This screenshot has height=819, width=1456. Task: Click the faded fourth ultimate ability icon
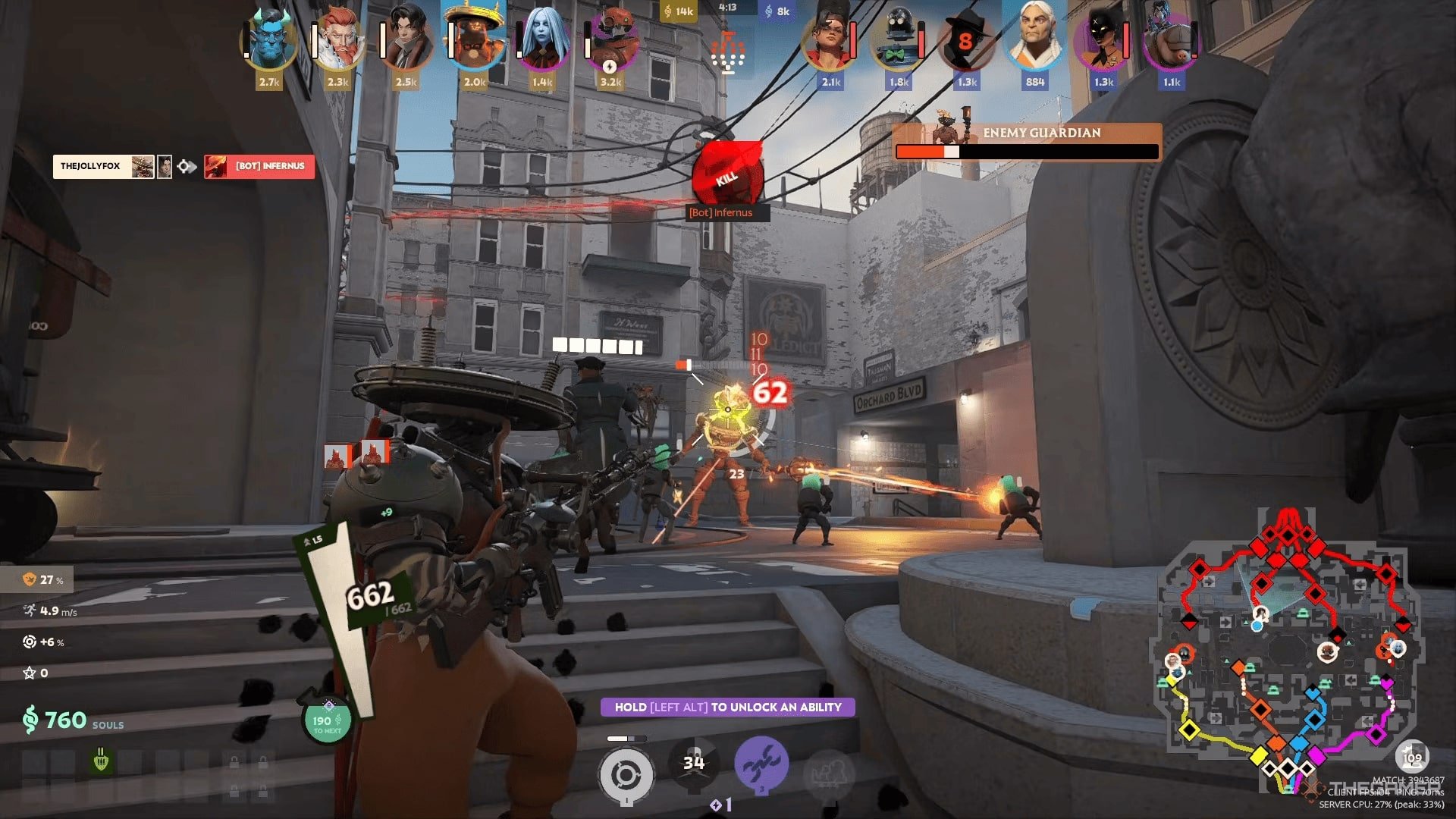coord(829,773)
